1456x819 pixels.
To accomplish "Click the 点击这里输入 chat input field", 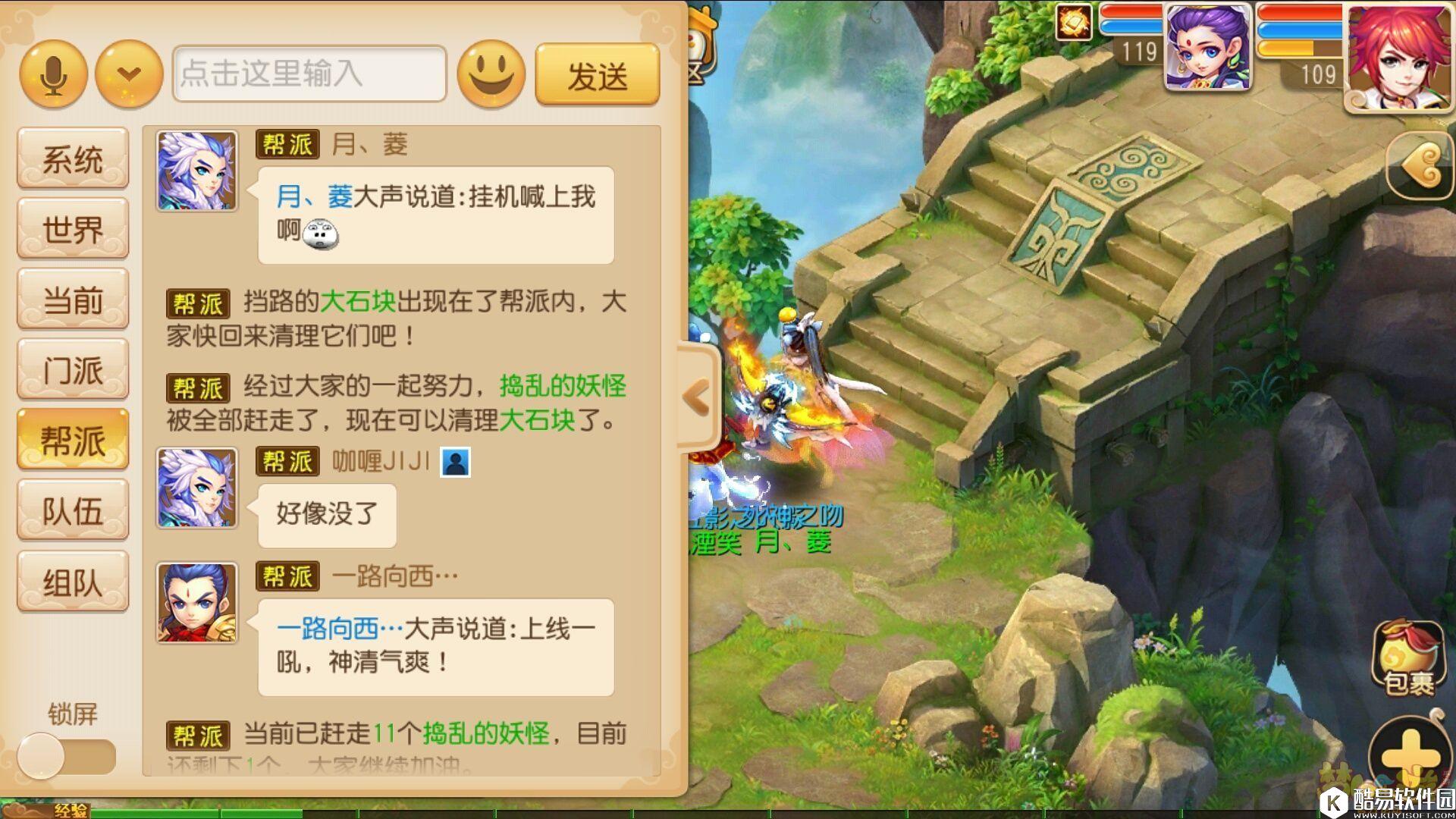I will [307, 74].
